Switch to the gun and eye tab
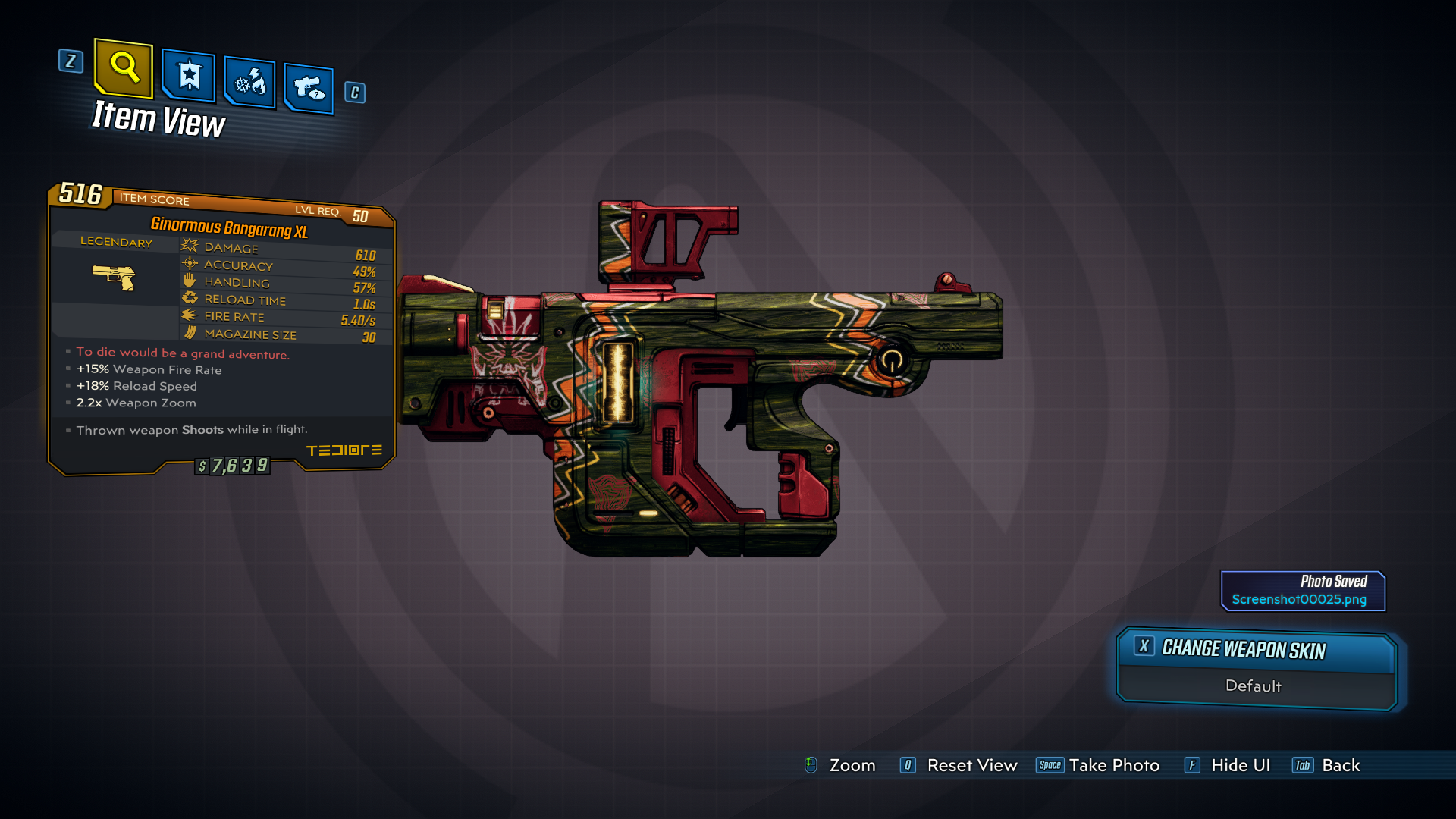Screen dimensions: 1456x819 pos(309,89)
